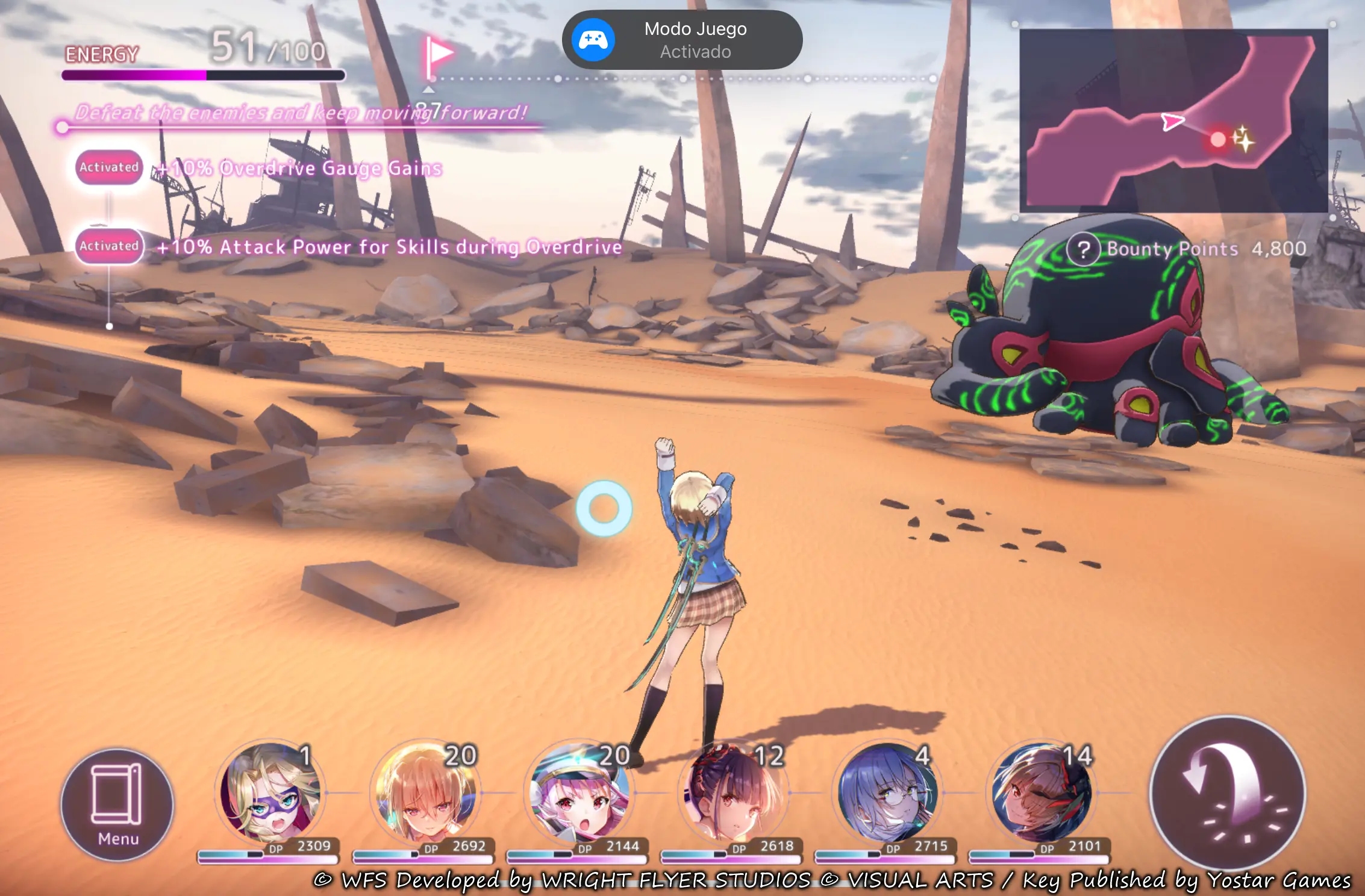The height and width of the screenshot is (896, 1365).
Task: Open the Menu button
Action: [117, 805]
